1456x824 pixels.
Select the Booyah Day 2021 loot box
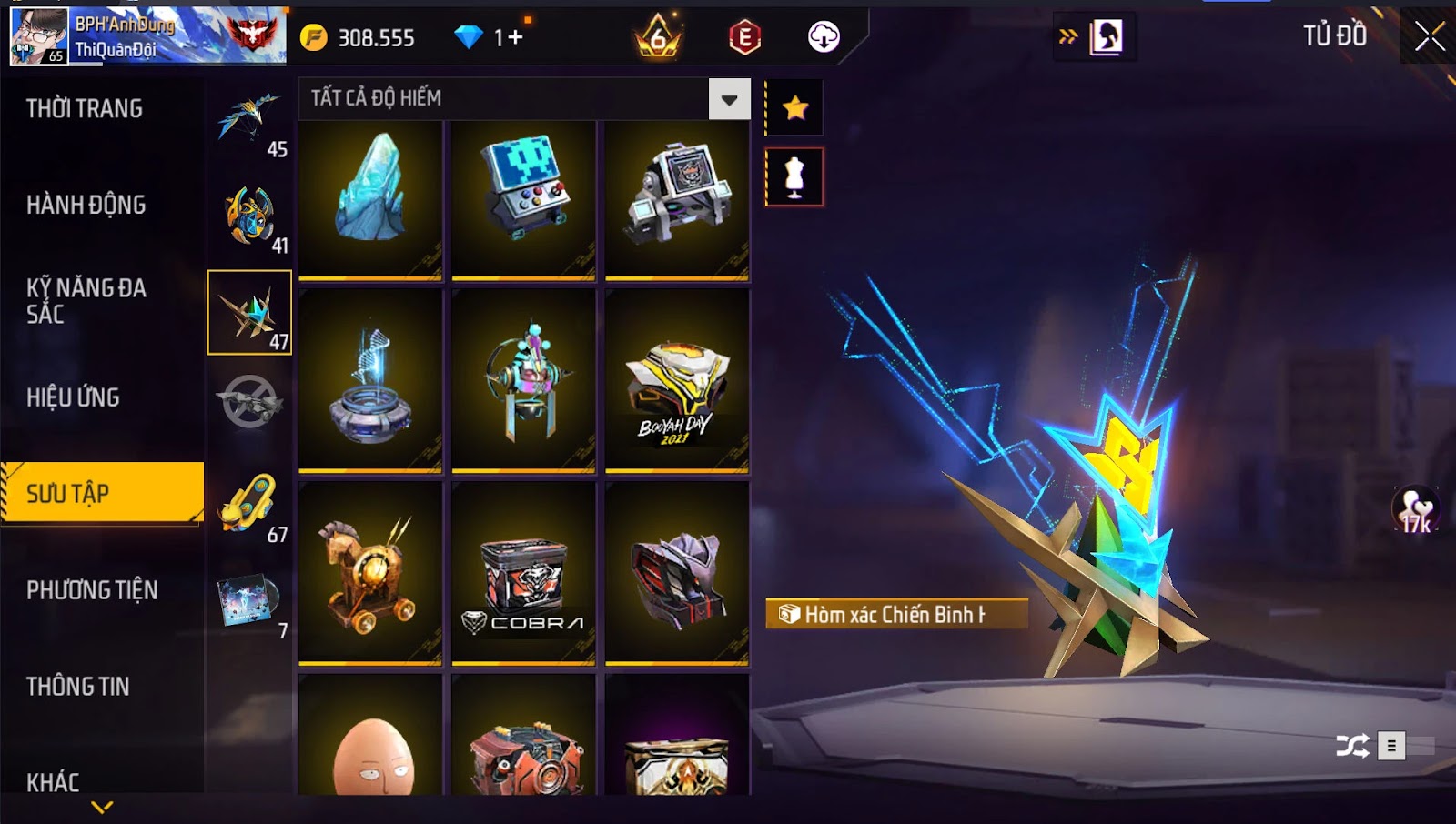click(x=677, y=380)
